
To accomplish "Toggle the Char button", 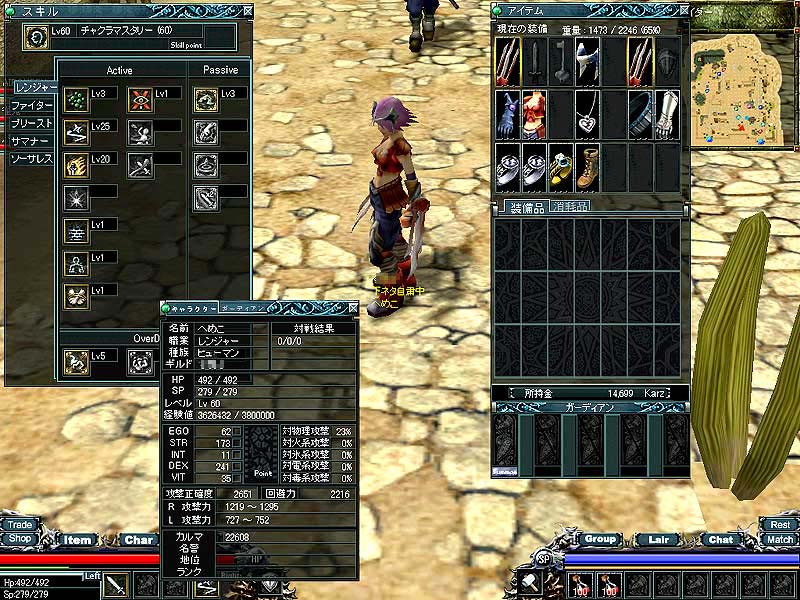I will (138, 540).
